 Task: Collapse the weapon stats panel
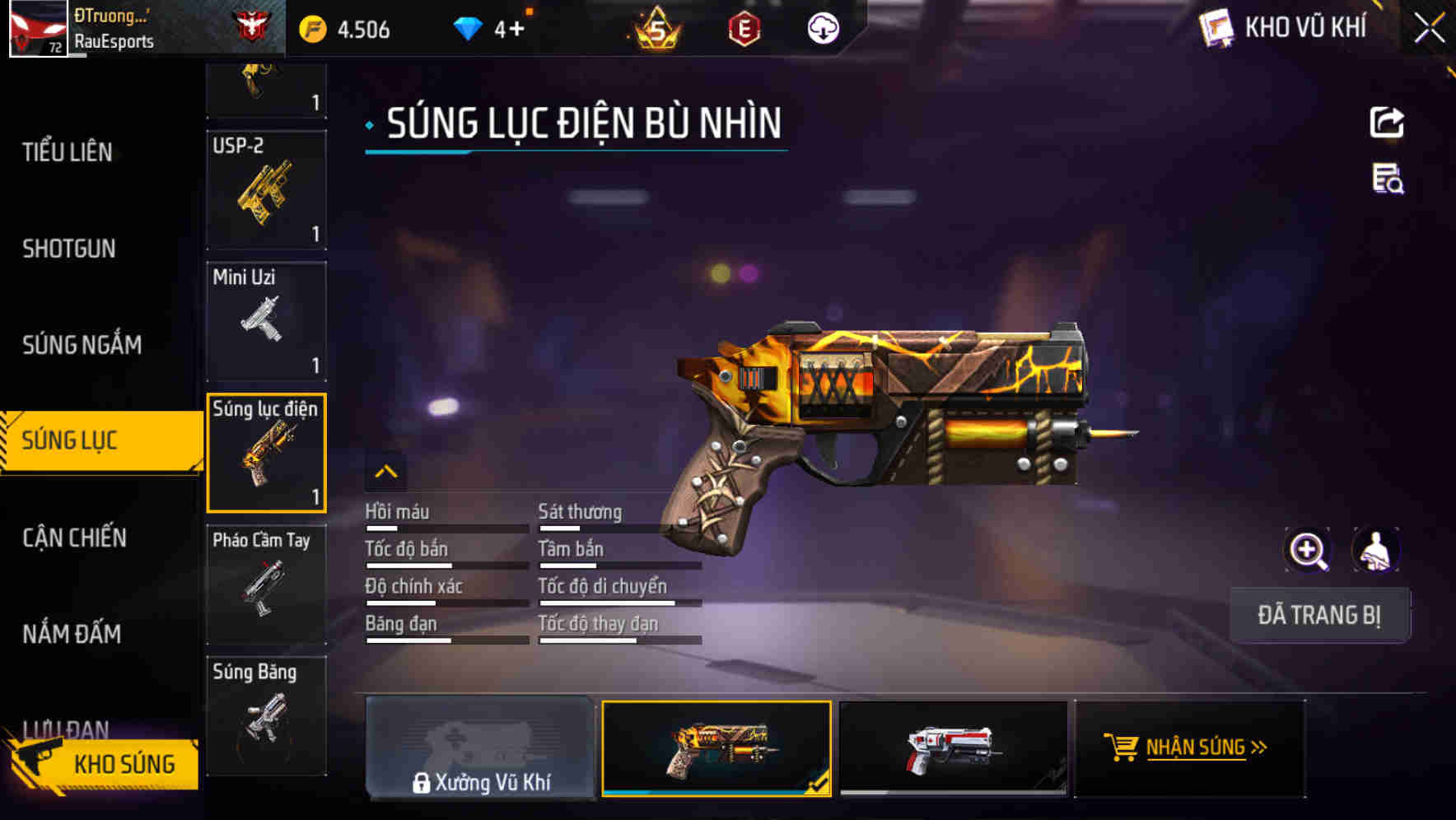tap(386, 472)
